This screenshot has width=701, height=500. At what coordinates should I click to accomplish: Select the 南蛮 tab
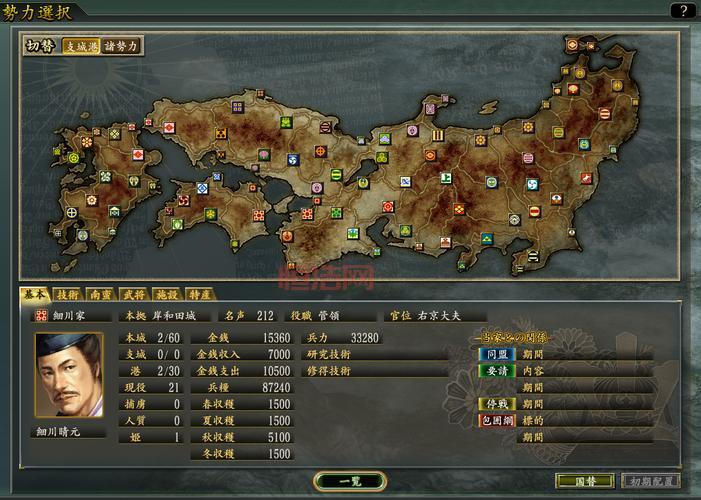point(101,295)
